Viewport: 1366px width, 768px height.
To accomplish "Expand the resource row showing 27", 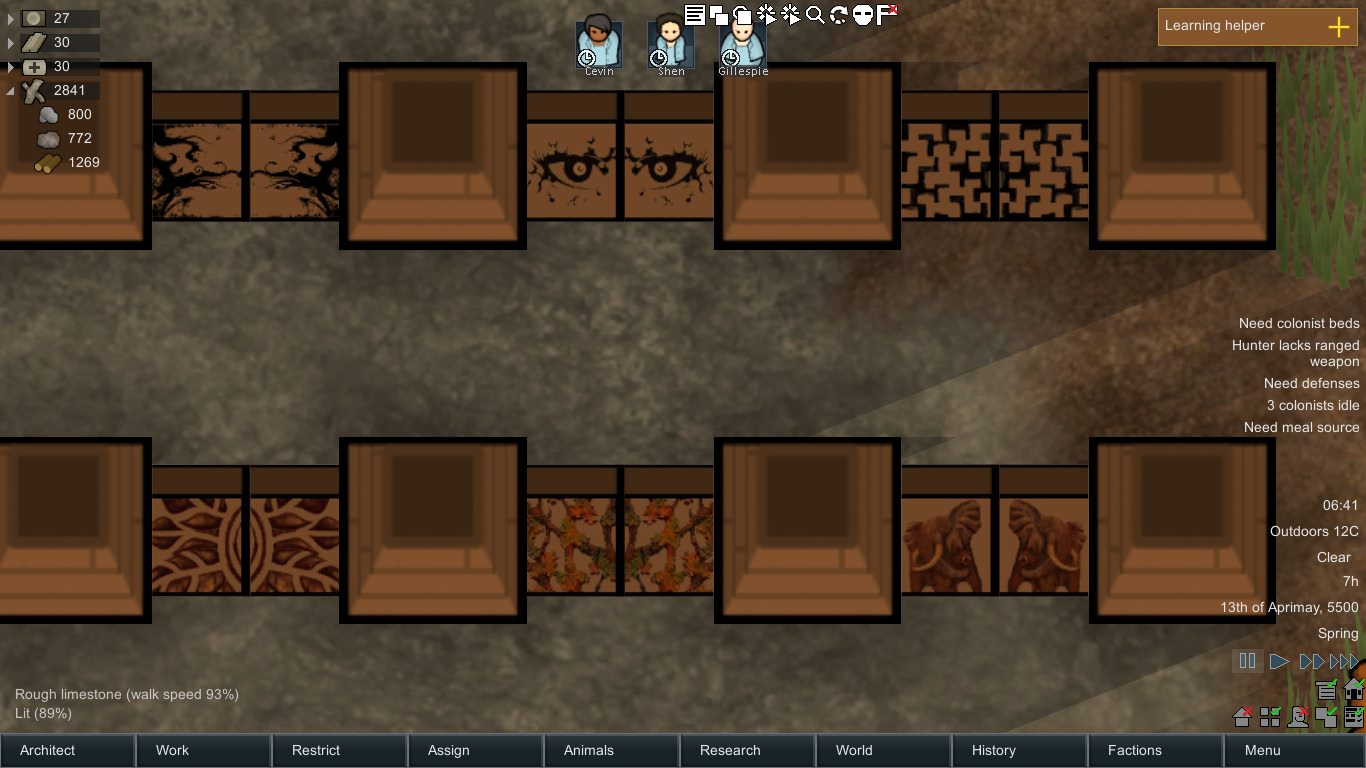I will (10, 18).
